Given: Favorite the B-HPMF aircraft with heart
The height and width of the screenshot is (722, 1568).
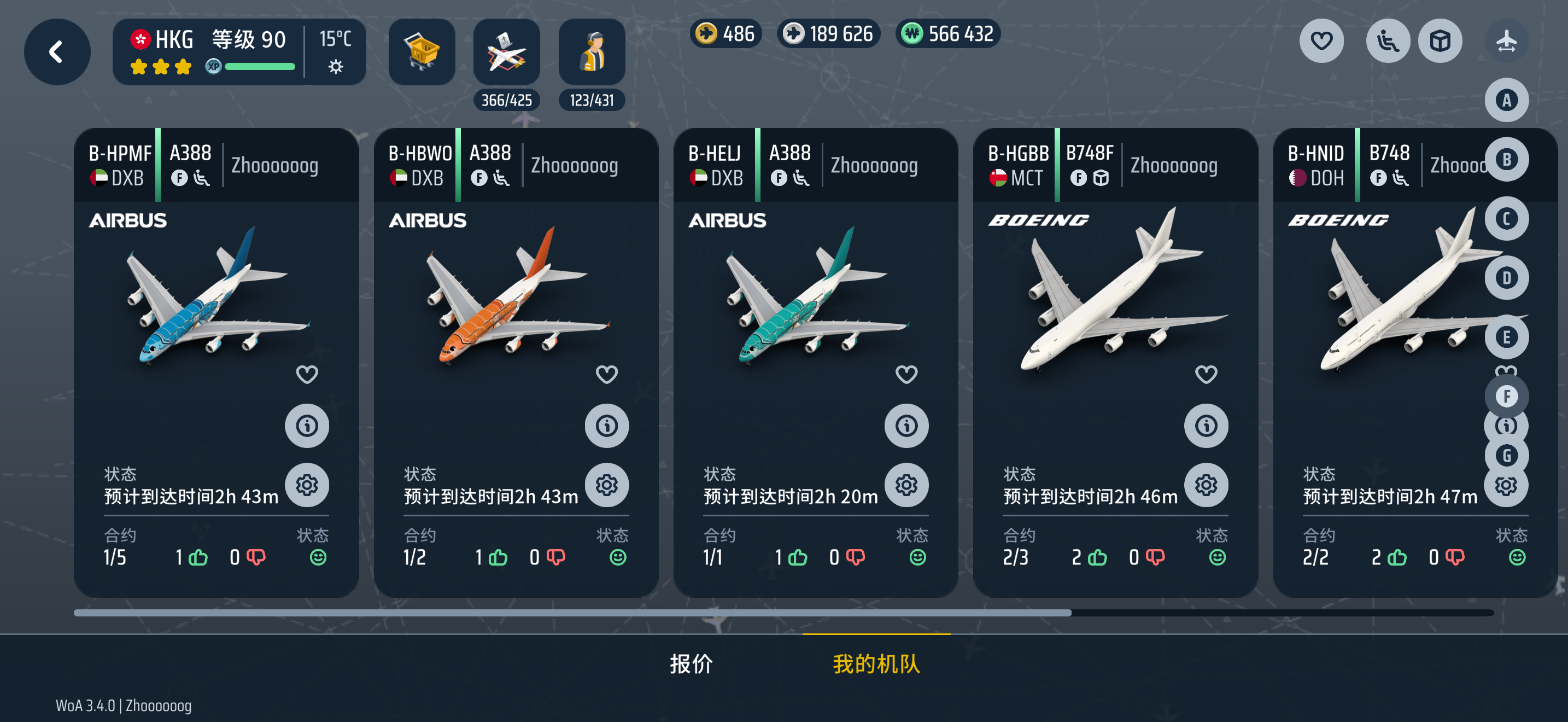Looking at the screenshot, I should coord(307,374).
